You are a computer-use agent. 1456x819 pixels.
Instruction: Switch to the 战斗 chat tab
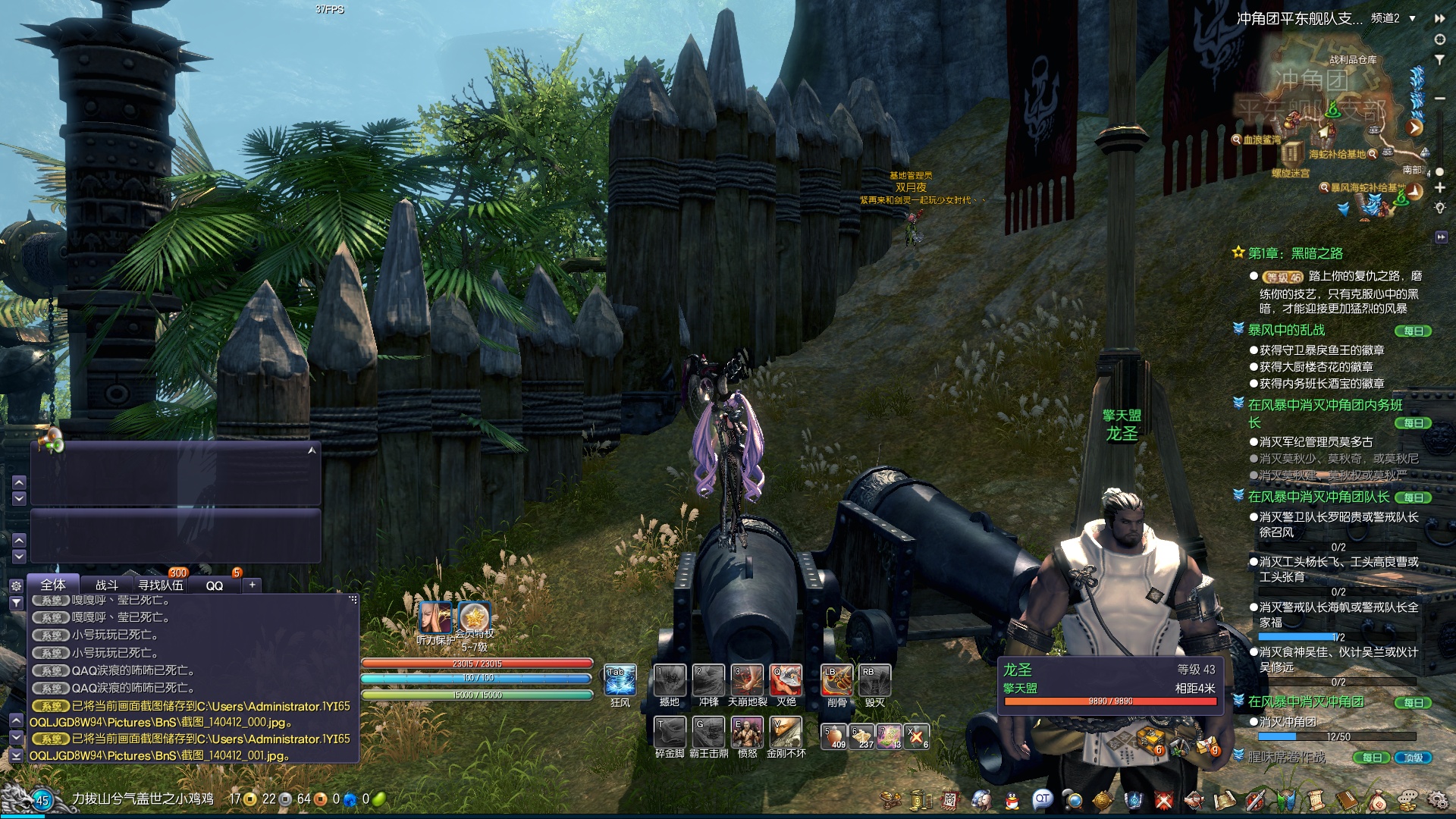point(107,585)
